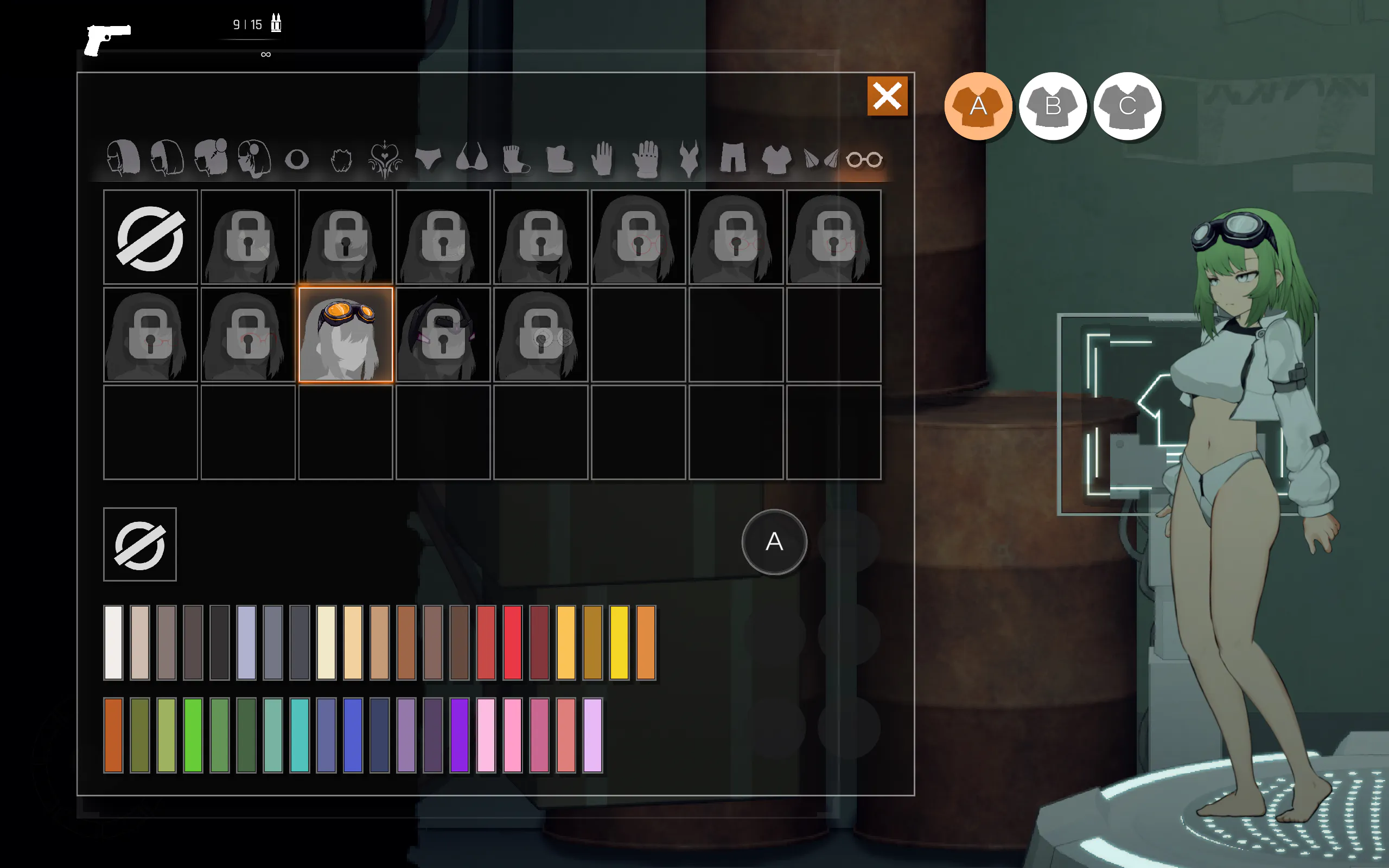Pick the white color swatch
The height and width of the screenshot is (868, 1389).
click(x=113, y=642)
